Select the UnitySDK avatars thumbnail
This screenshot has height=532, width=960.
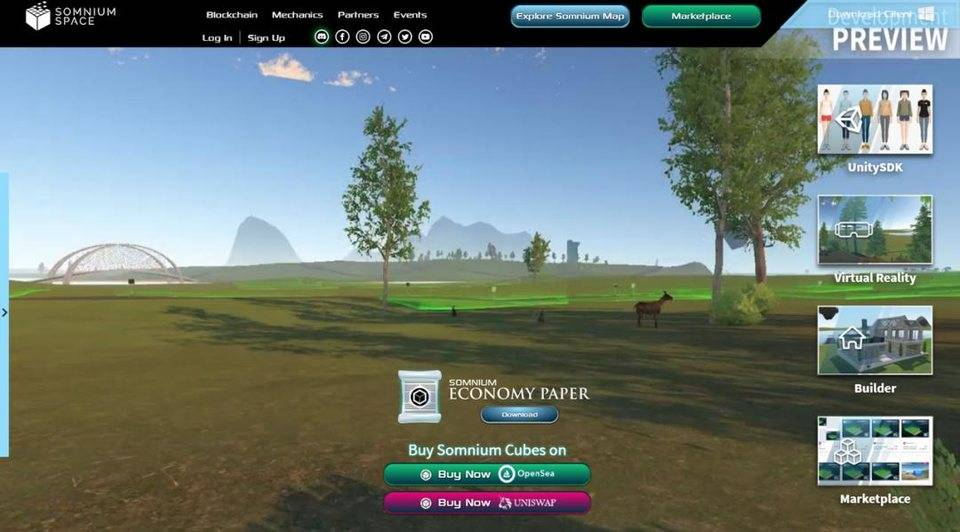[875, 119]
